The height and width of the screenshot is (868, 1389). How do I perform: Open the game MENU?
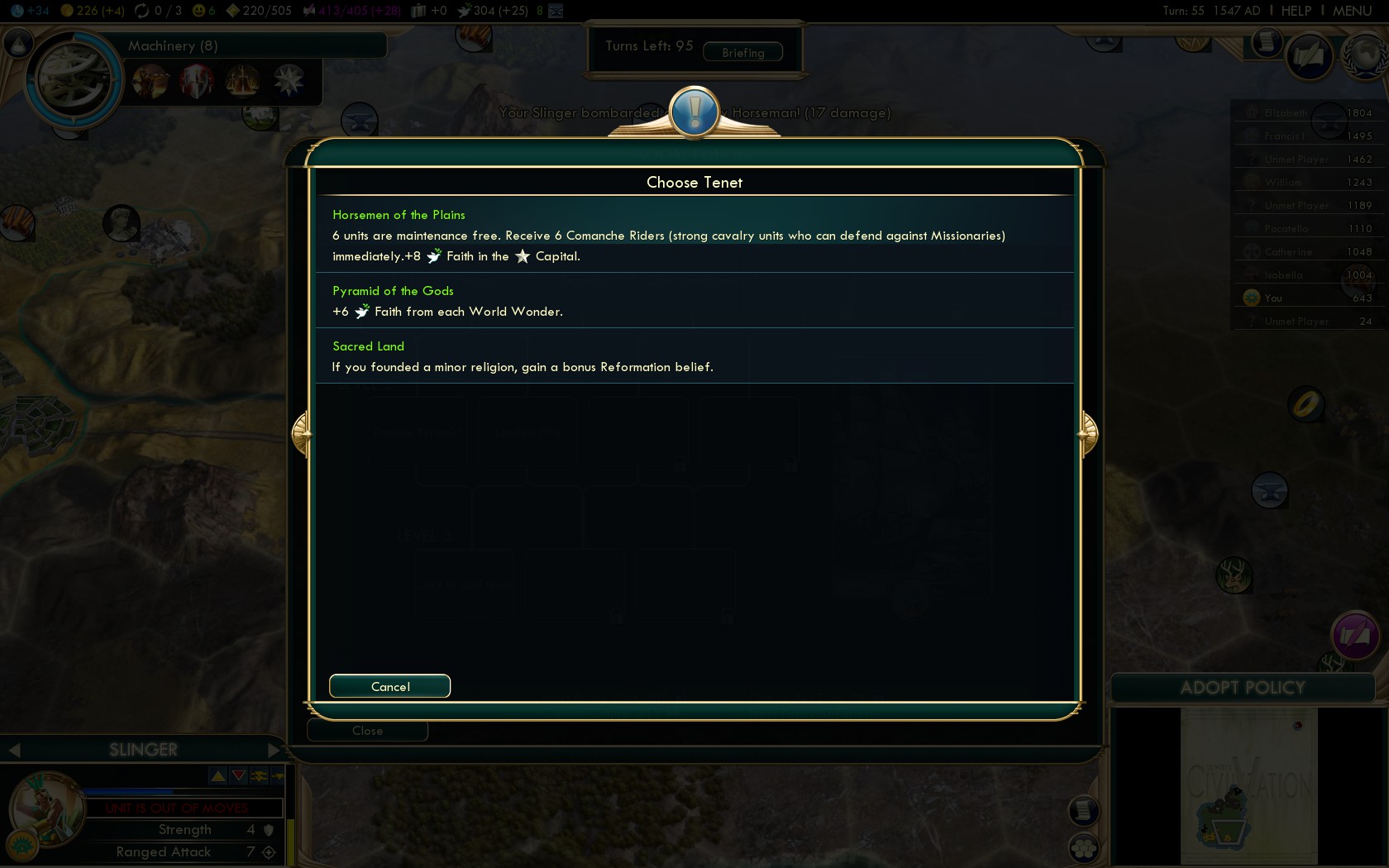tap(1352, 11)
